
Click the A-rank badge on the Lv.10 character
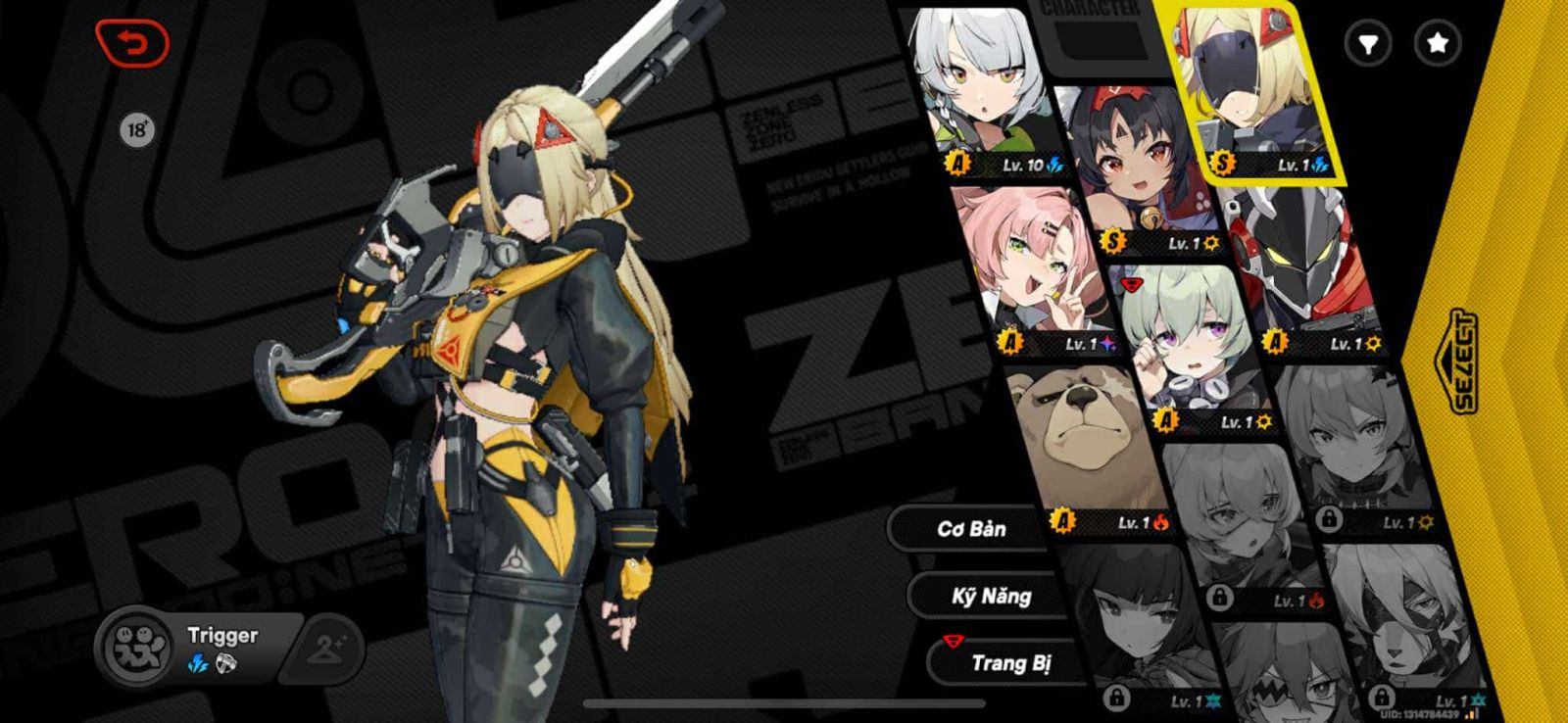[956, 165]
